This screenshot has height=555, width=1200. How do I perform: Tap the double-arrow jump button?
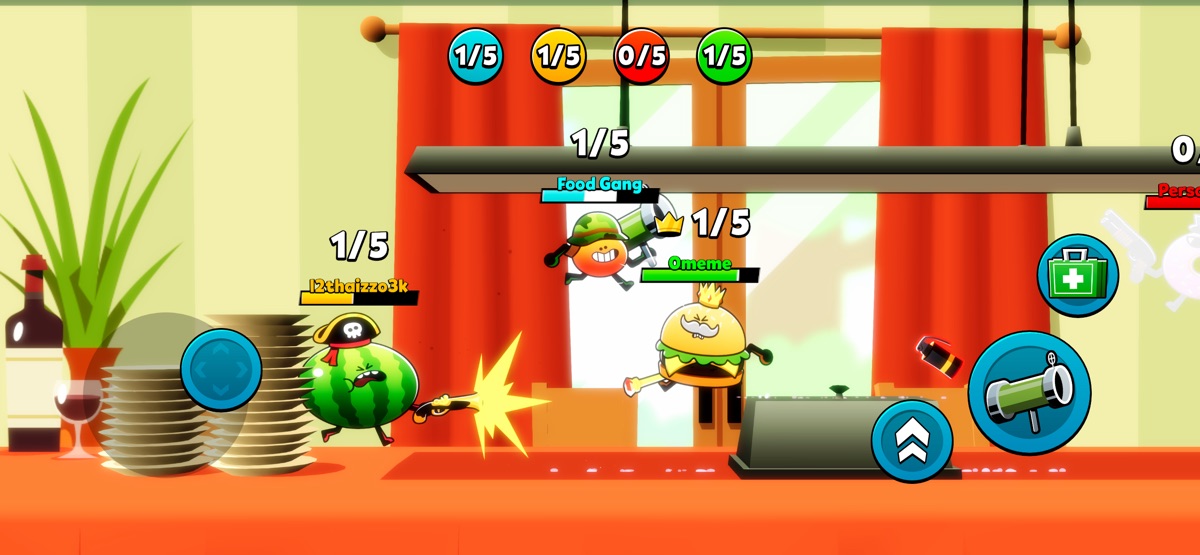[912, 440]
